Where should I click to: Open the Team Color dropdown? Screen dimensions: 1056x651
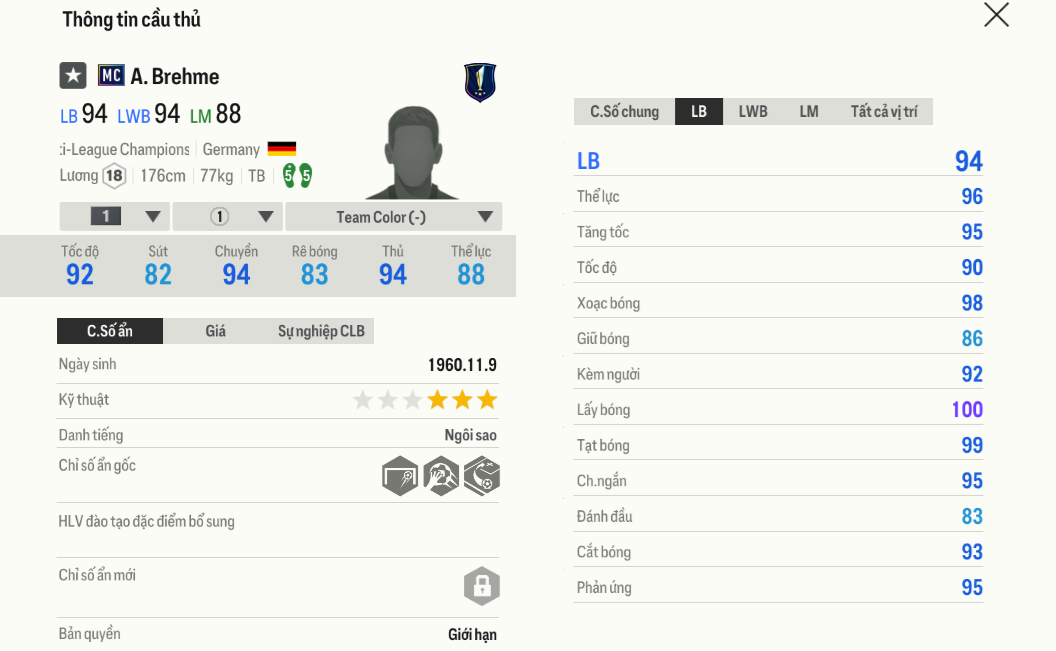pos(393,217)
